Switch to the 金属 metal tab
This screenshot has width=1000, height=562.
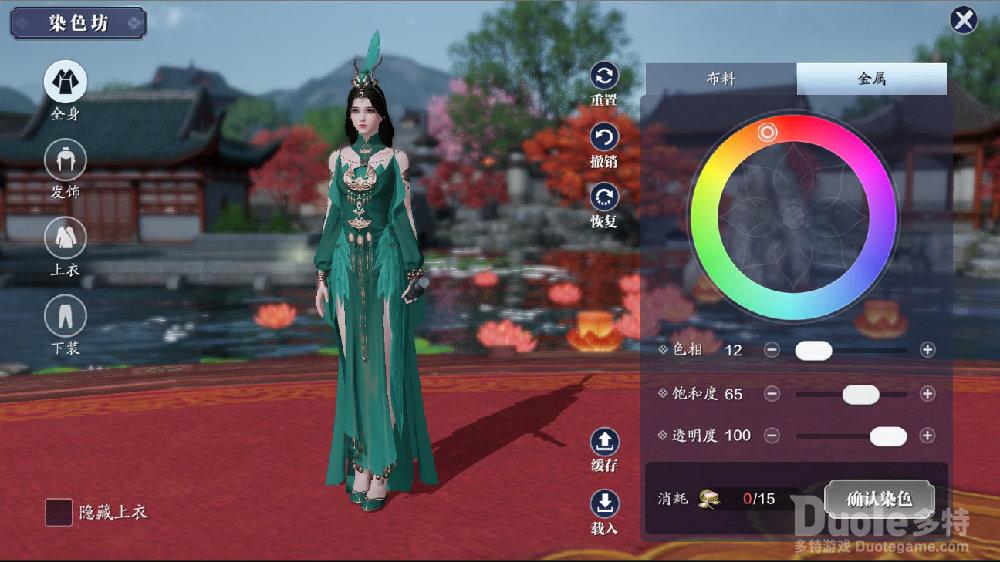(872, 78)
